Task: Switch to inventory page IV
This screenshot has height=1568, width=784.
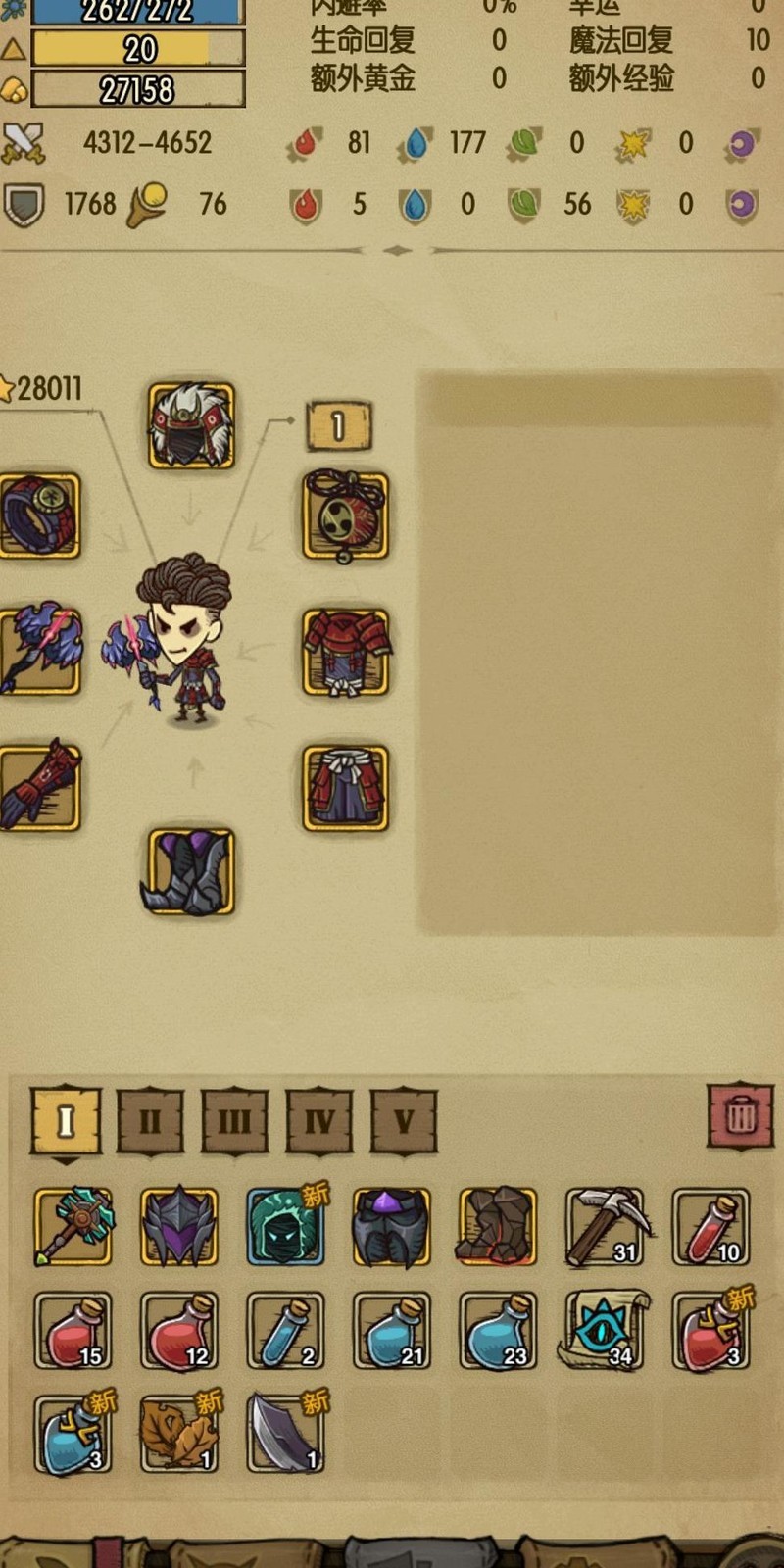Action: click(x=319, y=1120)
